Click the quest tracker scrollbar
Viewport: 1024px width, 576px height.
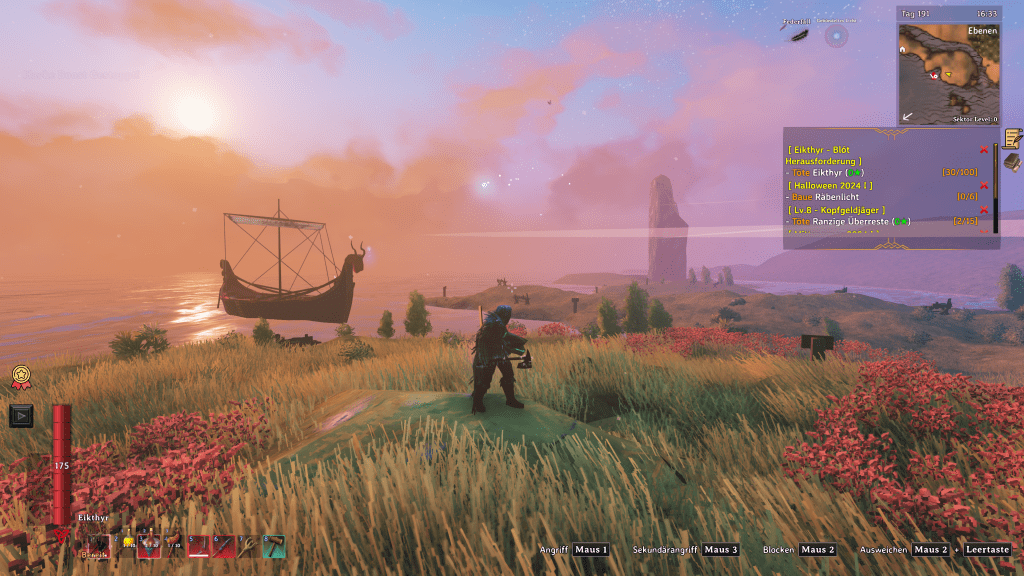(995, 190)
